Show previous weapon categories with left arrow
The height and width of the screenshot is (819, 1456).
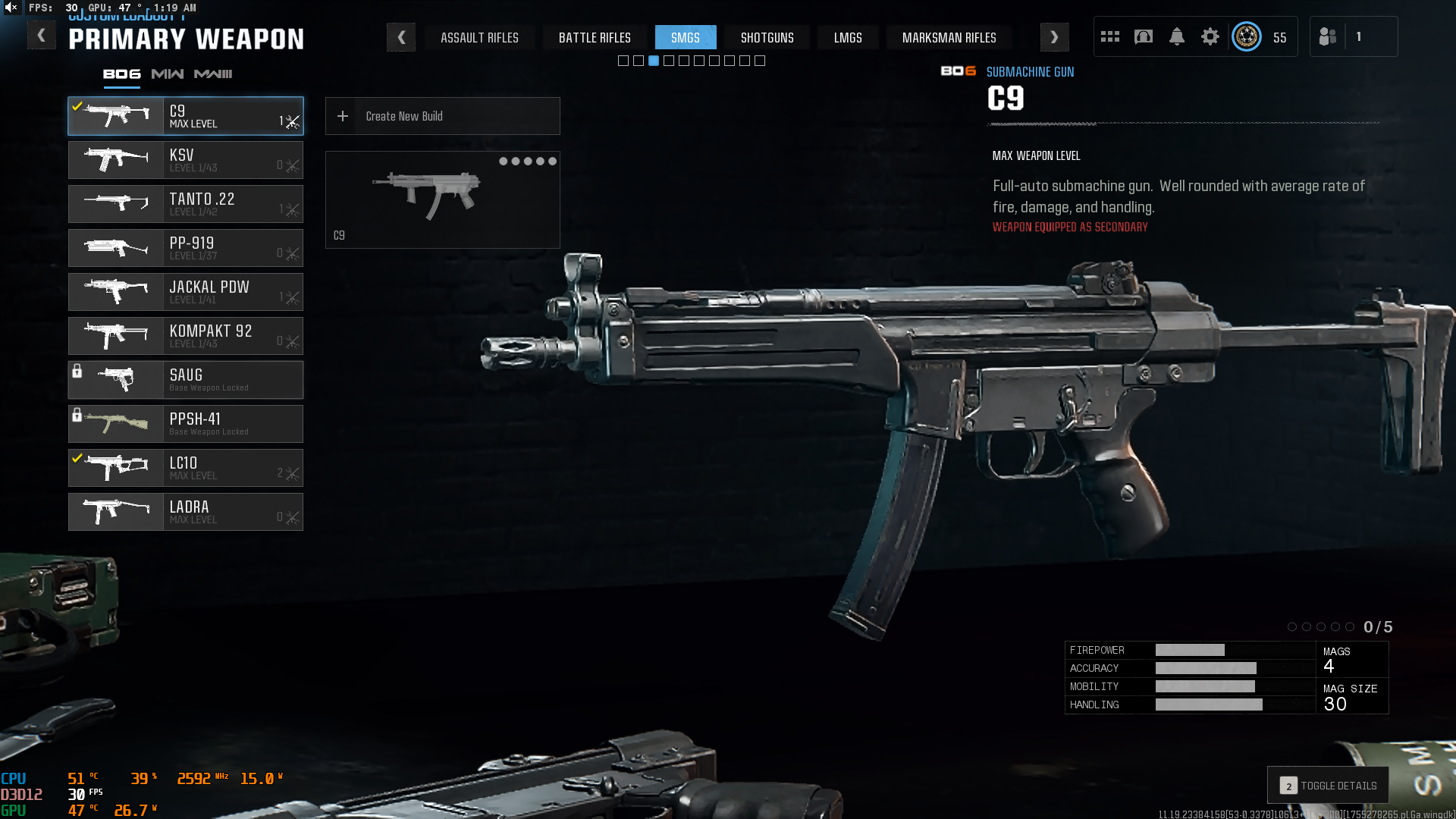coord(401,37)
